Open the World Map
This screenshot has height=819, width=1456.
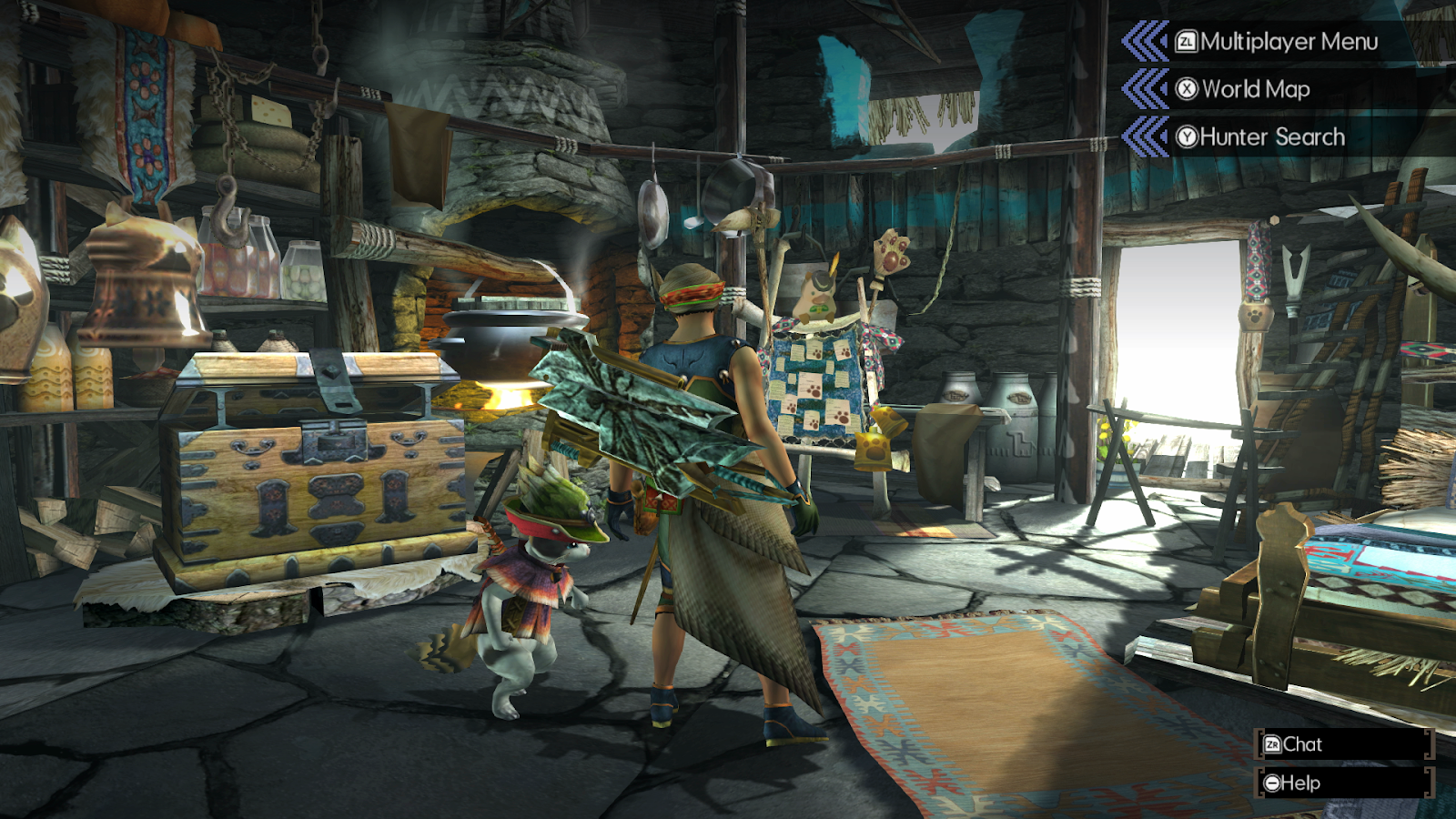click(x=1256, y=89)
